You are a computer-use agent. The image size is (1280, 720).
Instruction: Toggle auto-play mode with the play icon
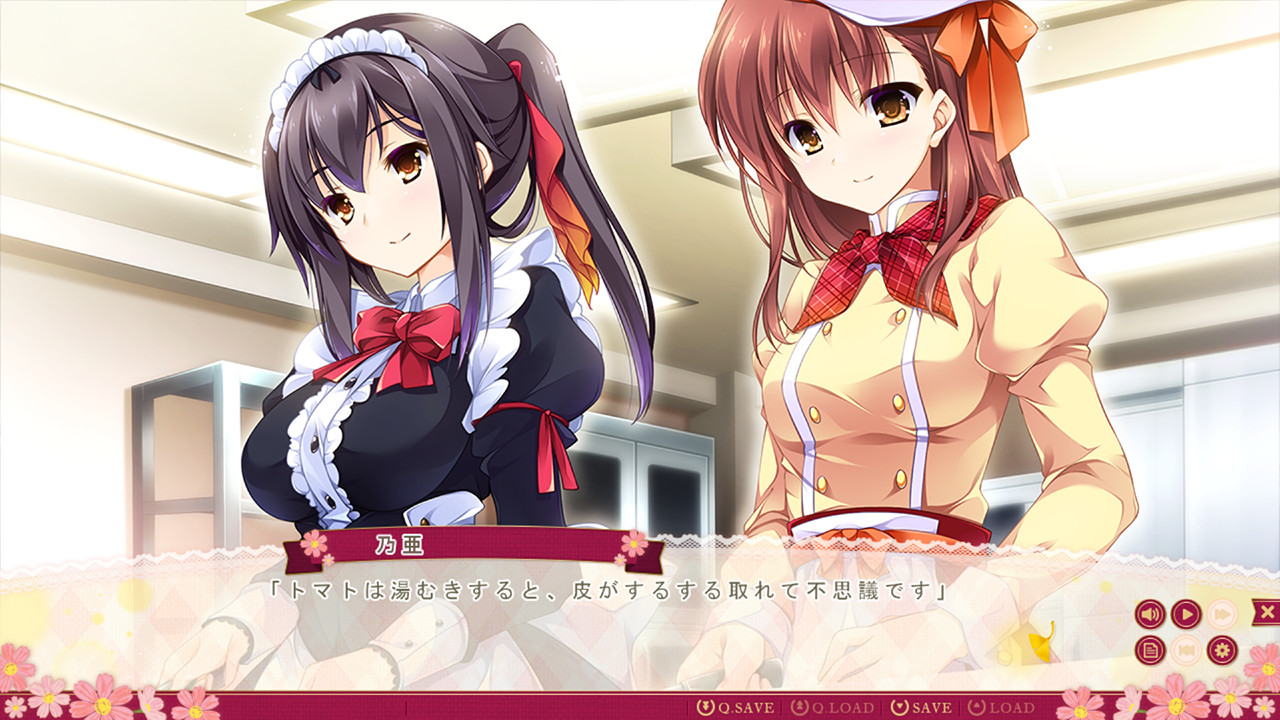pyautogui.click(x=1187, y=614)
